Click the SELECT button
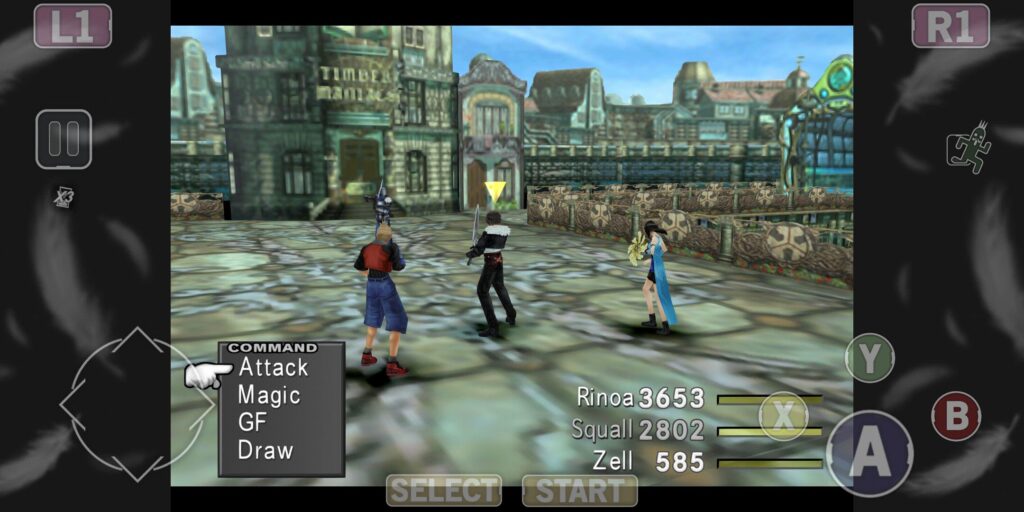The image size is (1024, 512). coord(444,490)
